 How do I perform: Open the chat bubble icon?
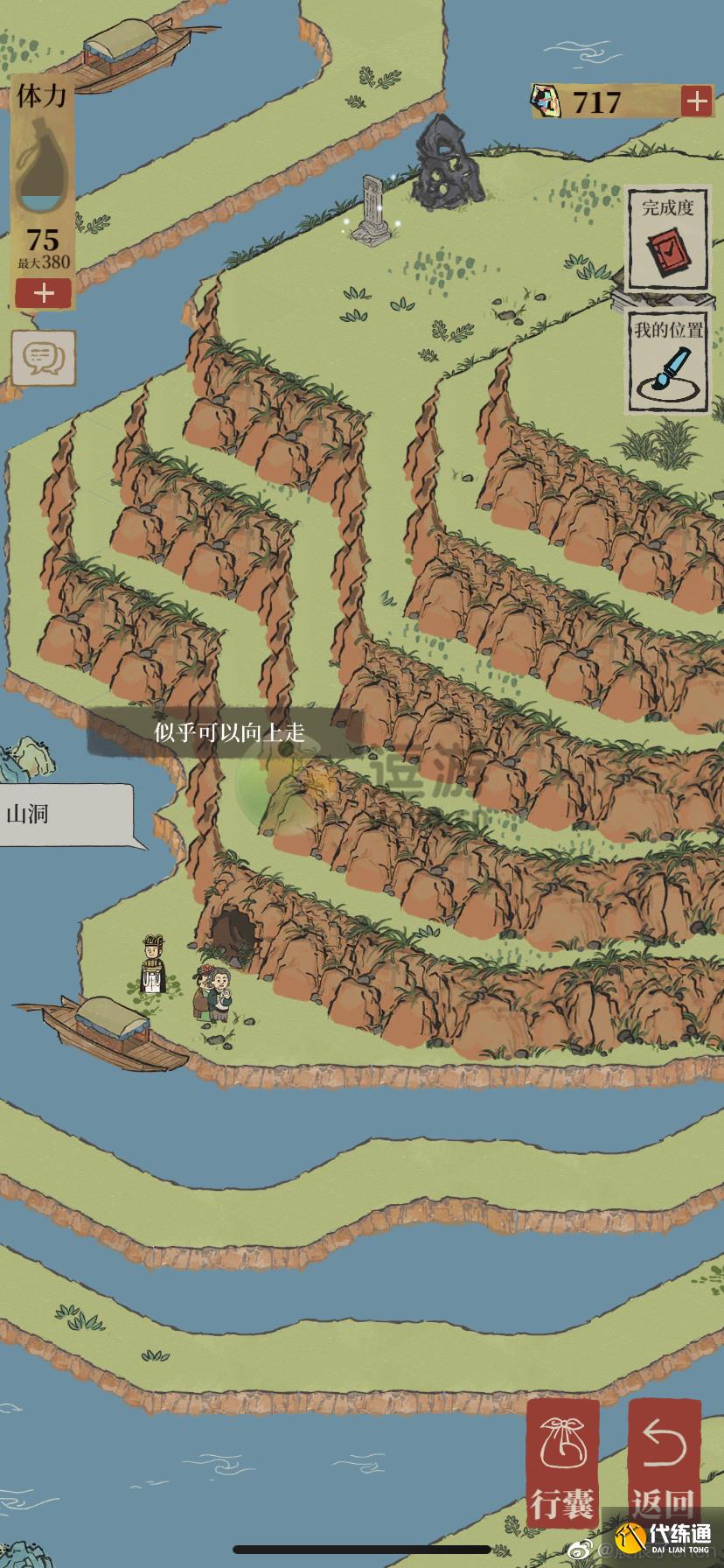tap(44, 357)
